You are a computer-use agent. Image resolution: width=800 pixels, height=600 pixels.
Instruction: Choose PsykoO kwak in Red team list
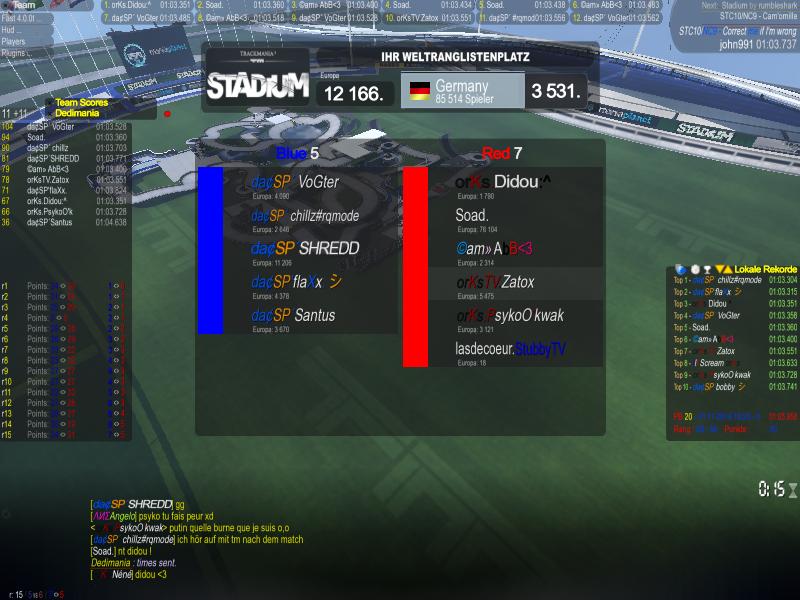click(509, 315)
